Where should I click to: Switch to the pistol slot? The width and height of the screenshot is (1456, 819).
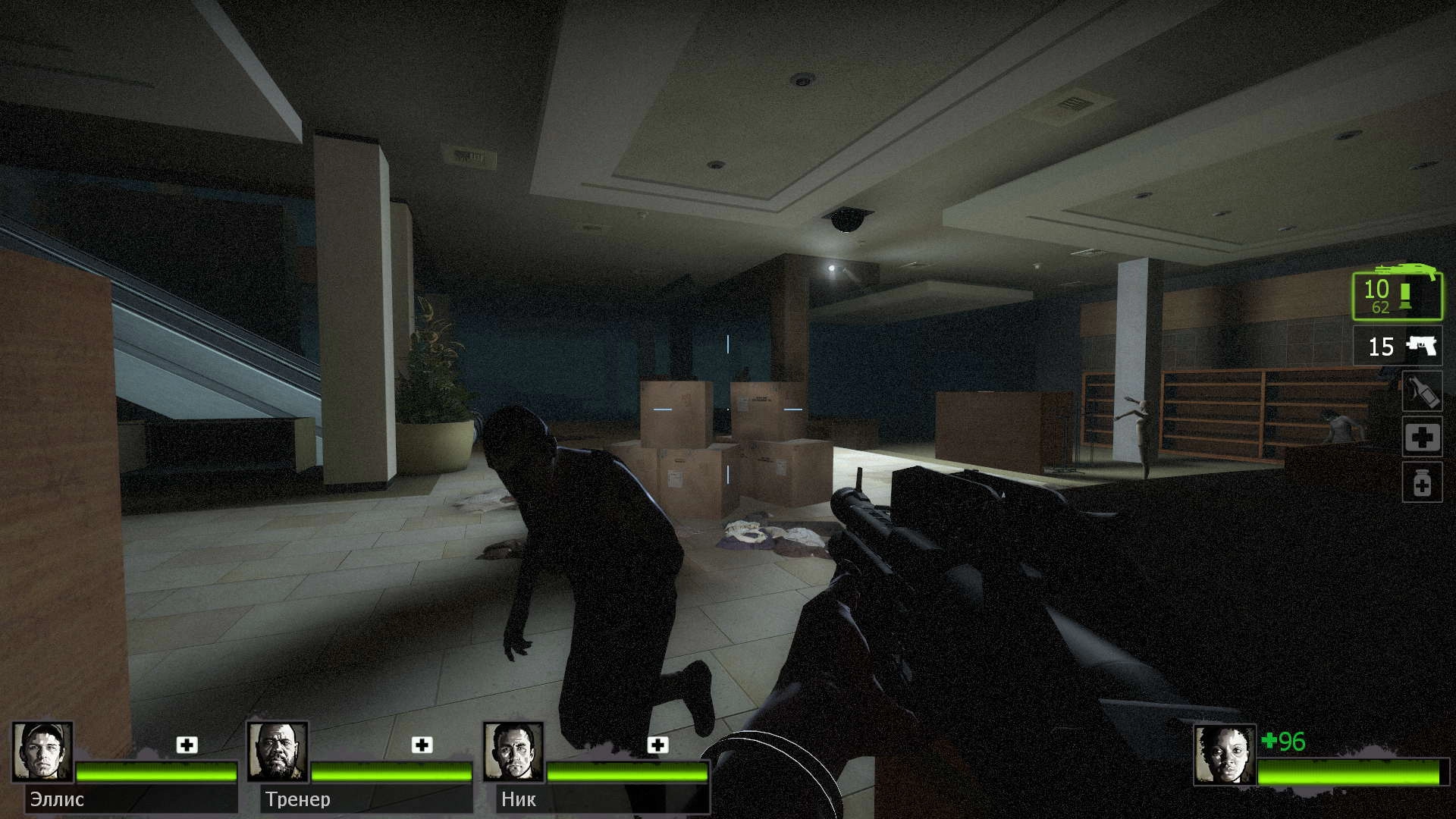(1397, 347)
